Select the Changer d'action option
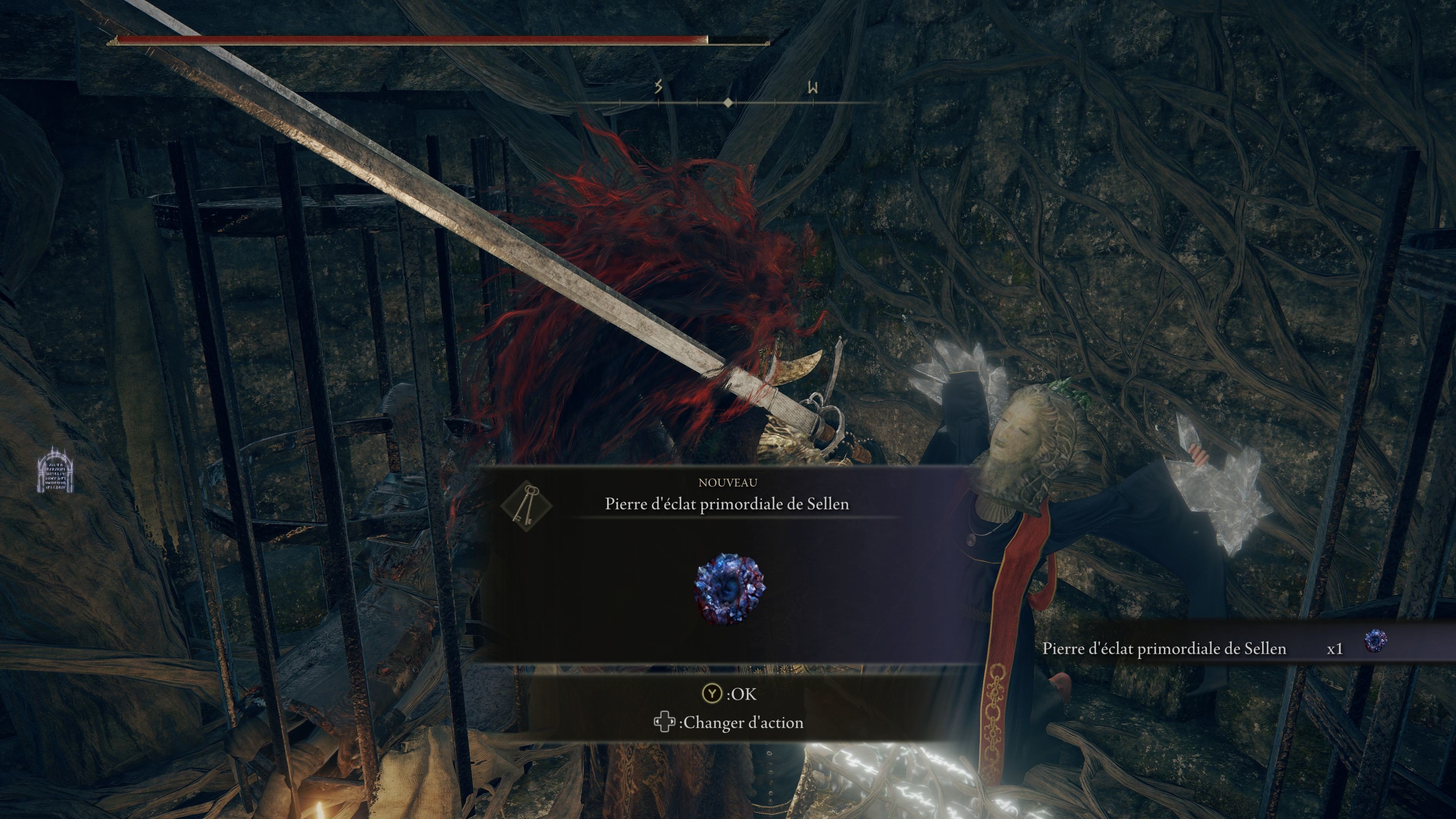1456x819 pixels. 729,722
